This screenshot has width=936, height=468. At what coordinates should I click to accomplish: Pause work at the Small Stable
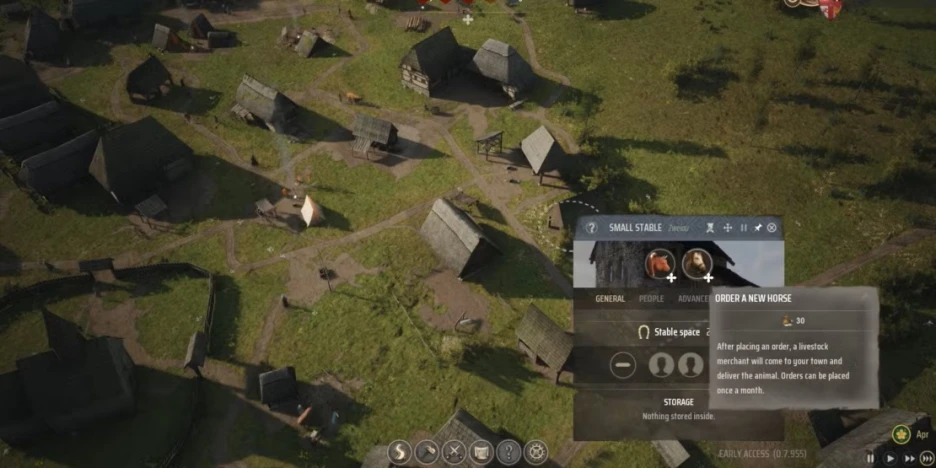[x=743, y=228]
